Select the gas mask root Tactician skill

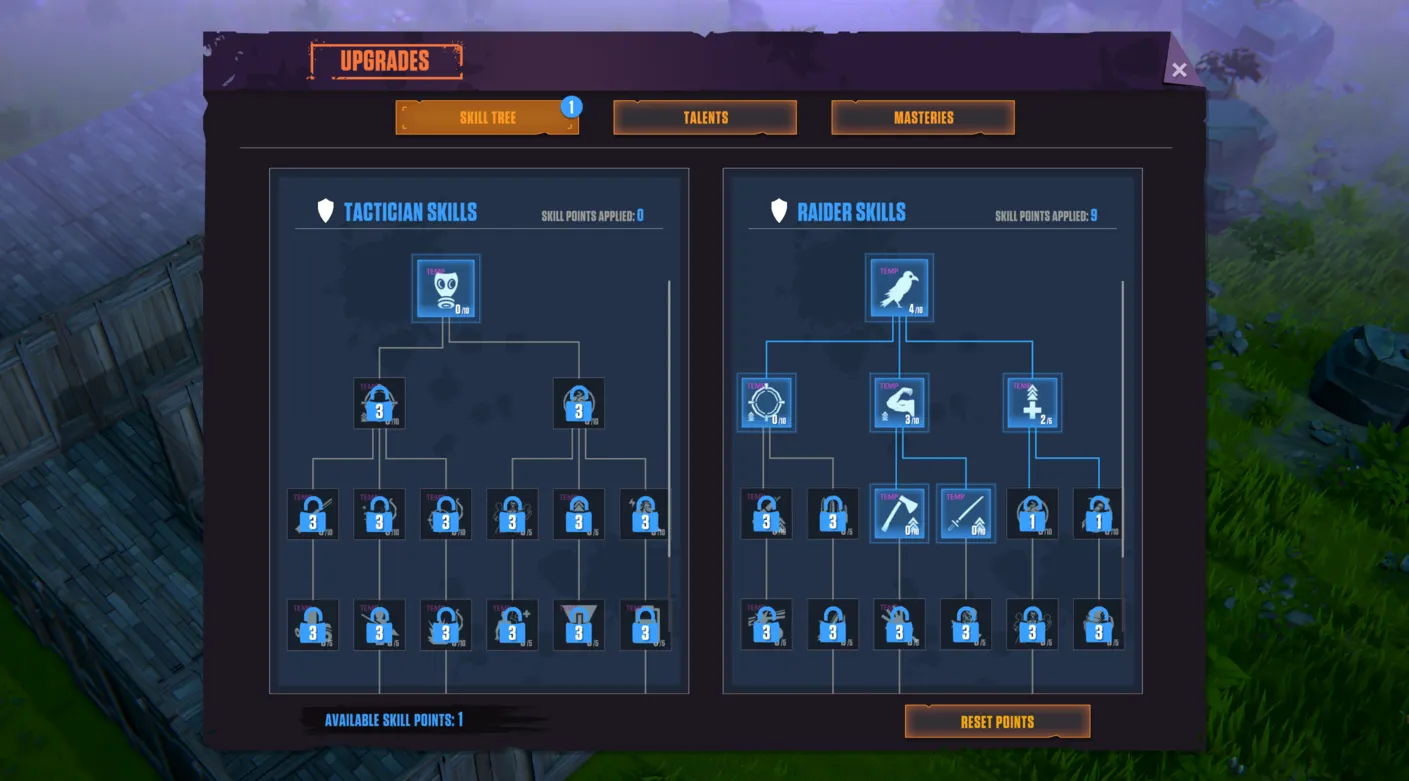(x=445, y=288)
